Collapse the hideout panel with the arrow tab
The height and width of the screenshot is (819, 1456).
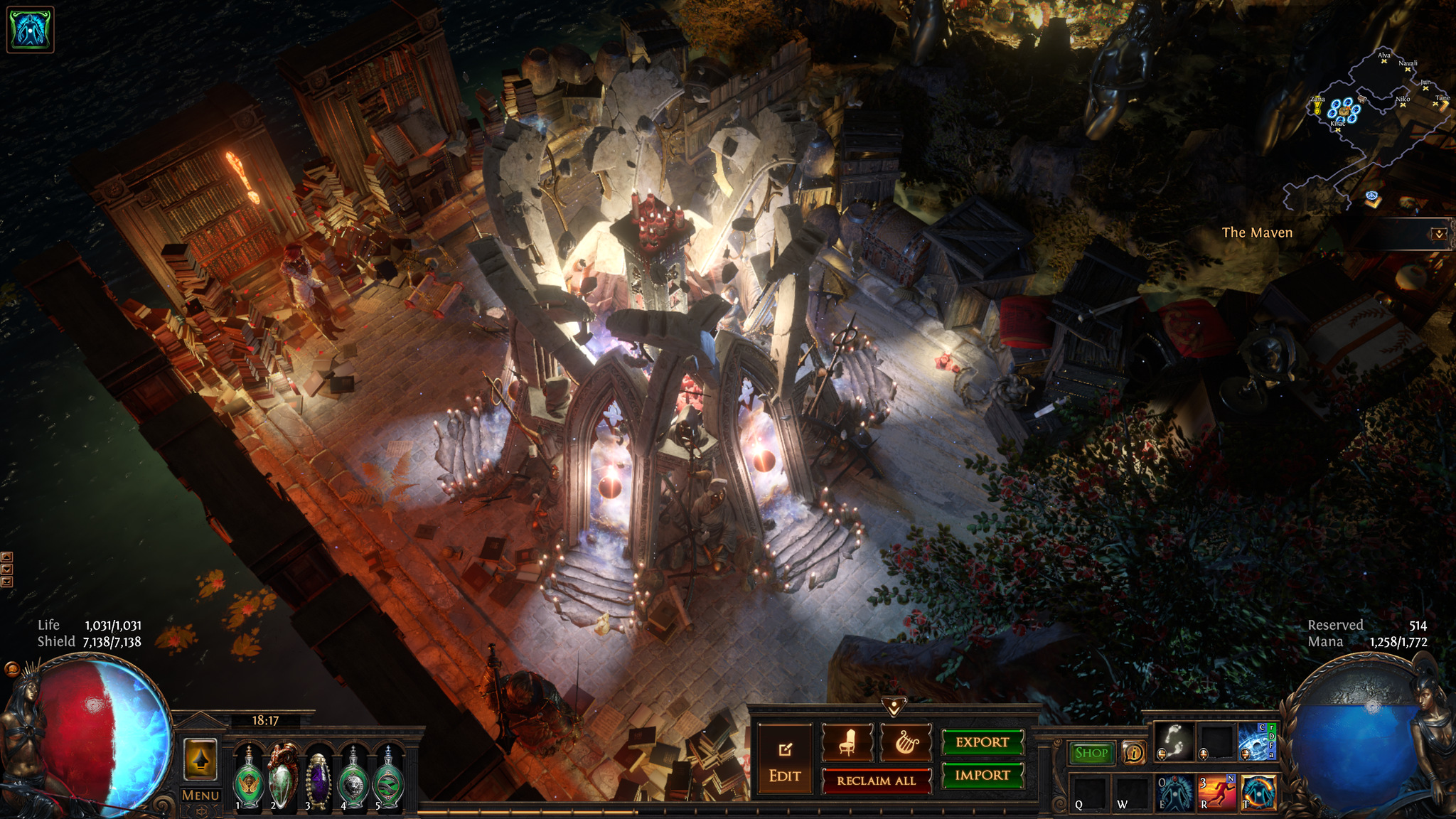pos(894,706)
